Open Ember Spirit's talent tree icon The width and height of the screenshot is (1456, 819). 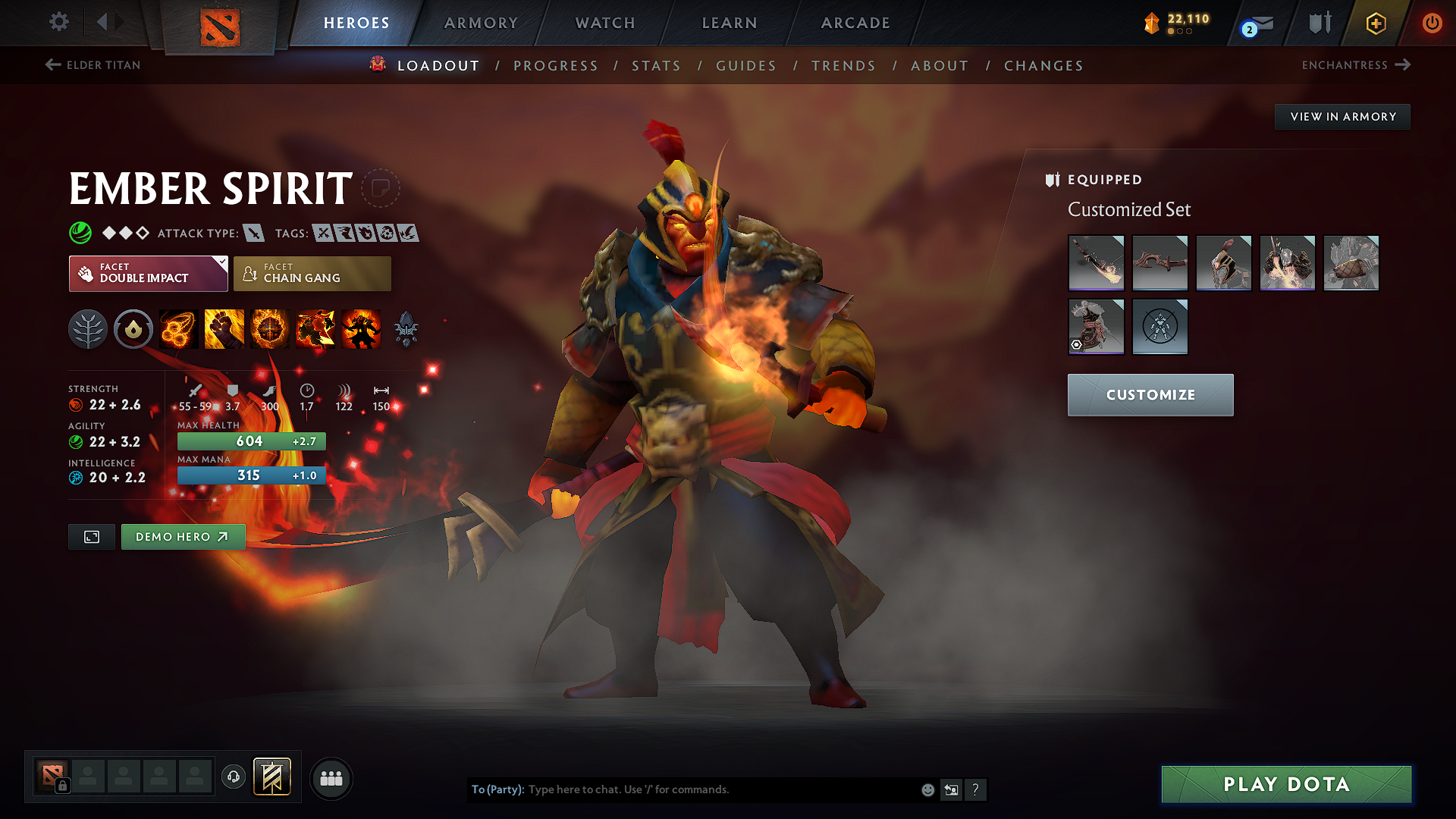tap(88, 328)
